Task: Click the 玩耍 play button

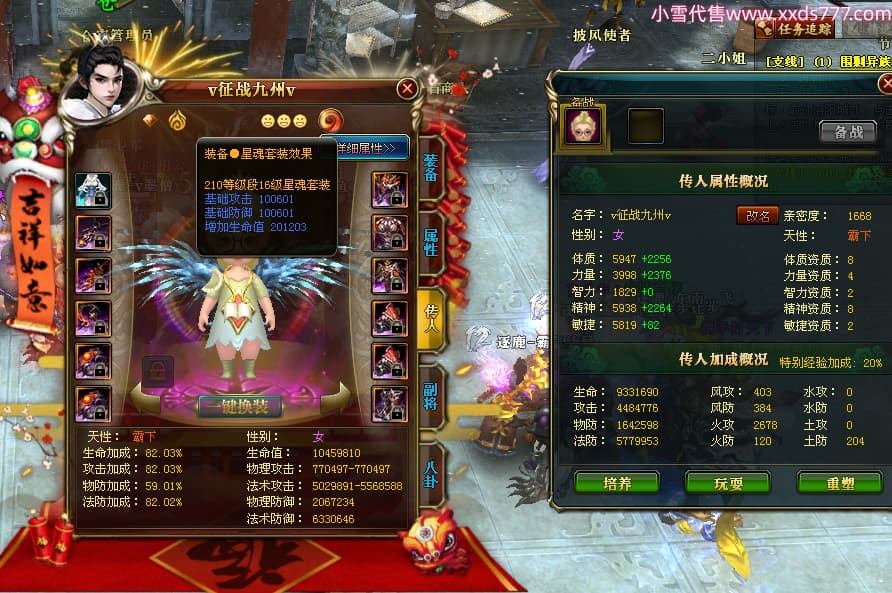Action: 727,483
